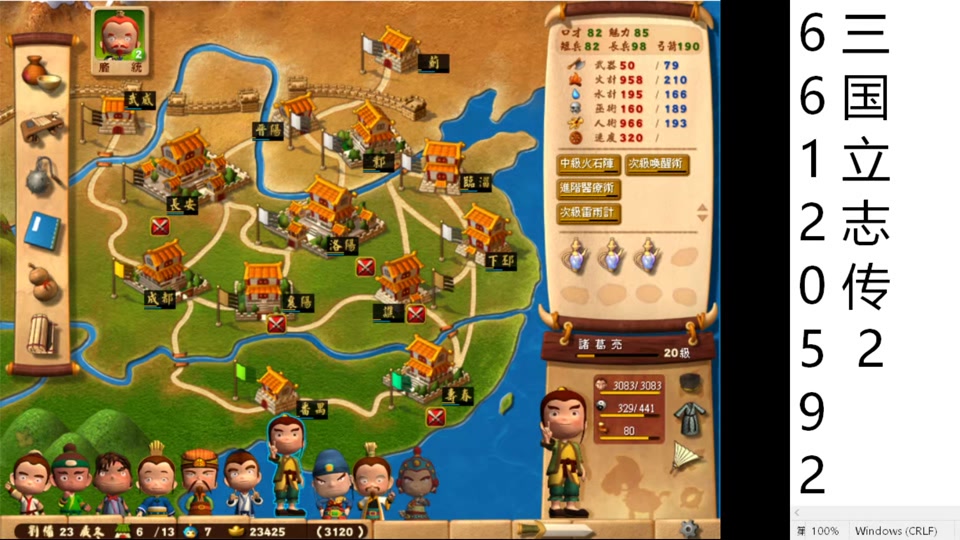Select the feather fan equipment slot
Screen dimensions: 960x540
click(x=686, y=455)
